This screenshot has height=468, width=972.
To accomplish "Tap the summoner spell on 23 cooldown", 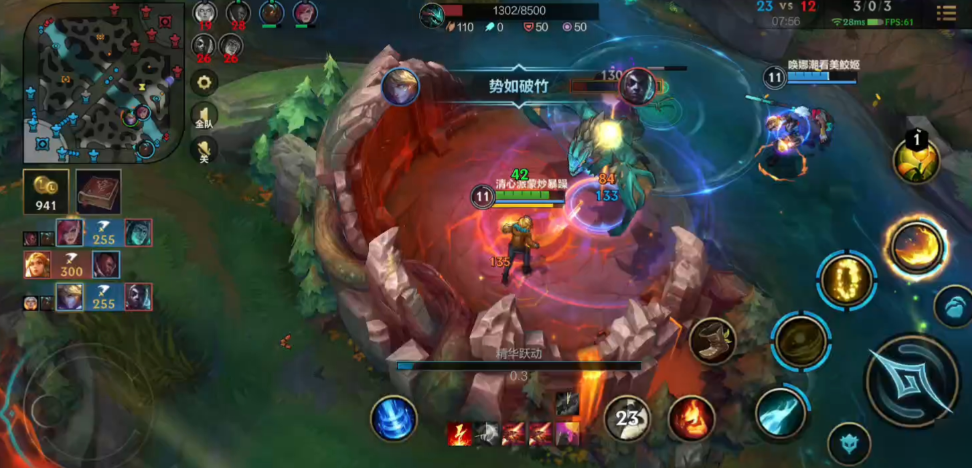I will click(x=628, y=418).
